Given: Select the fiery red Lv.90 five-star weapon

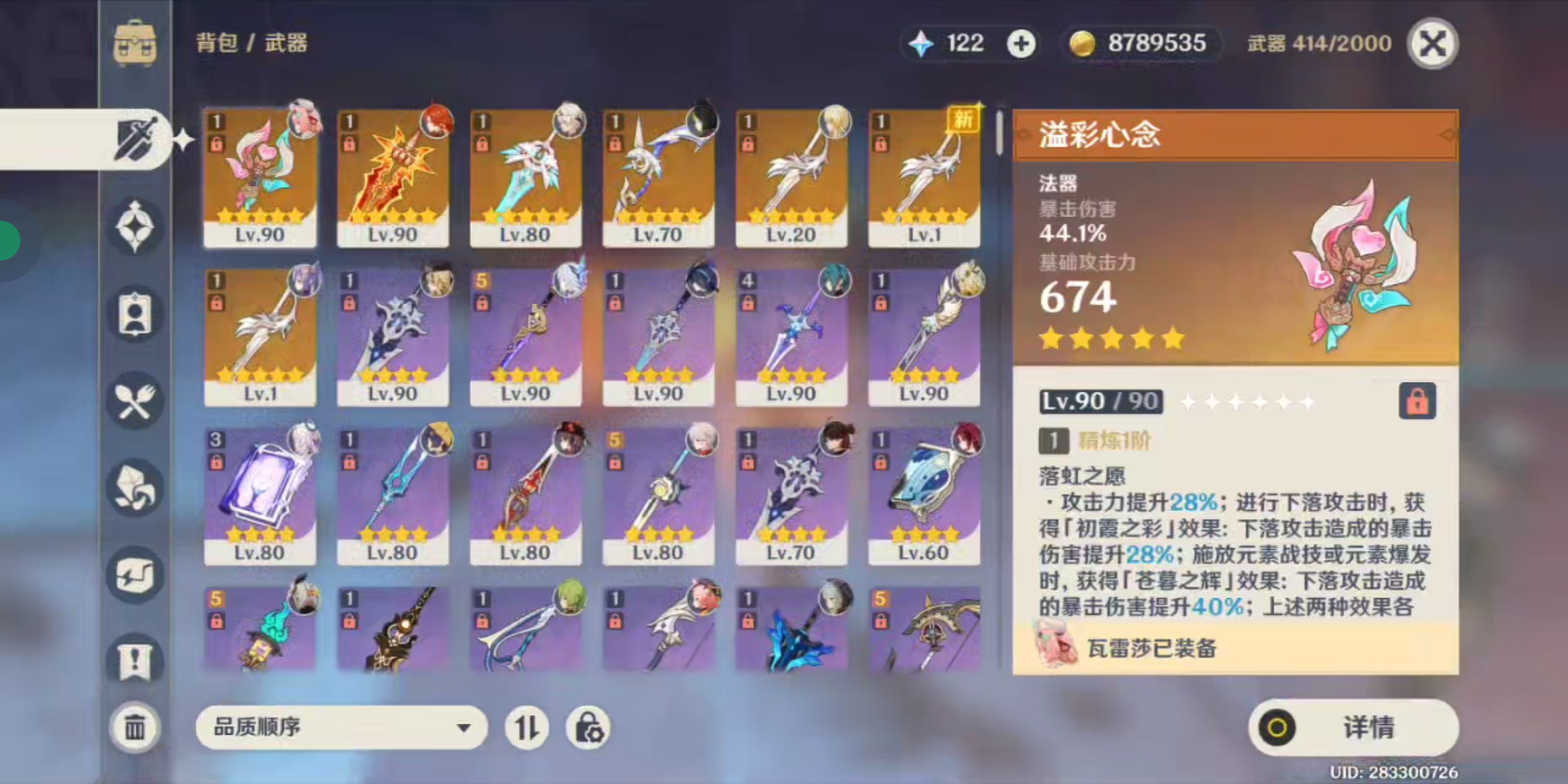Looking at the screenshot, I should point(393,179).
